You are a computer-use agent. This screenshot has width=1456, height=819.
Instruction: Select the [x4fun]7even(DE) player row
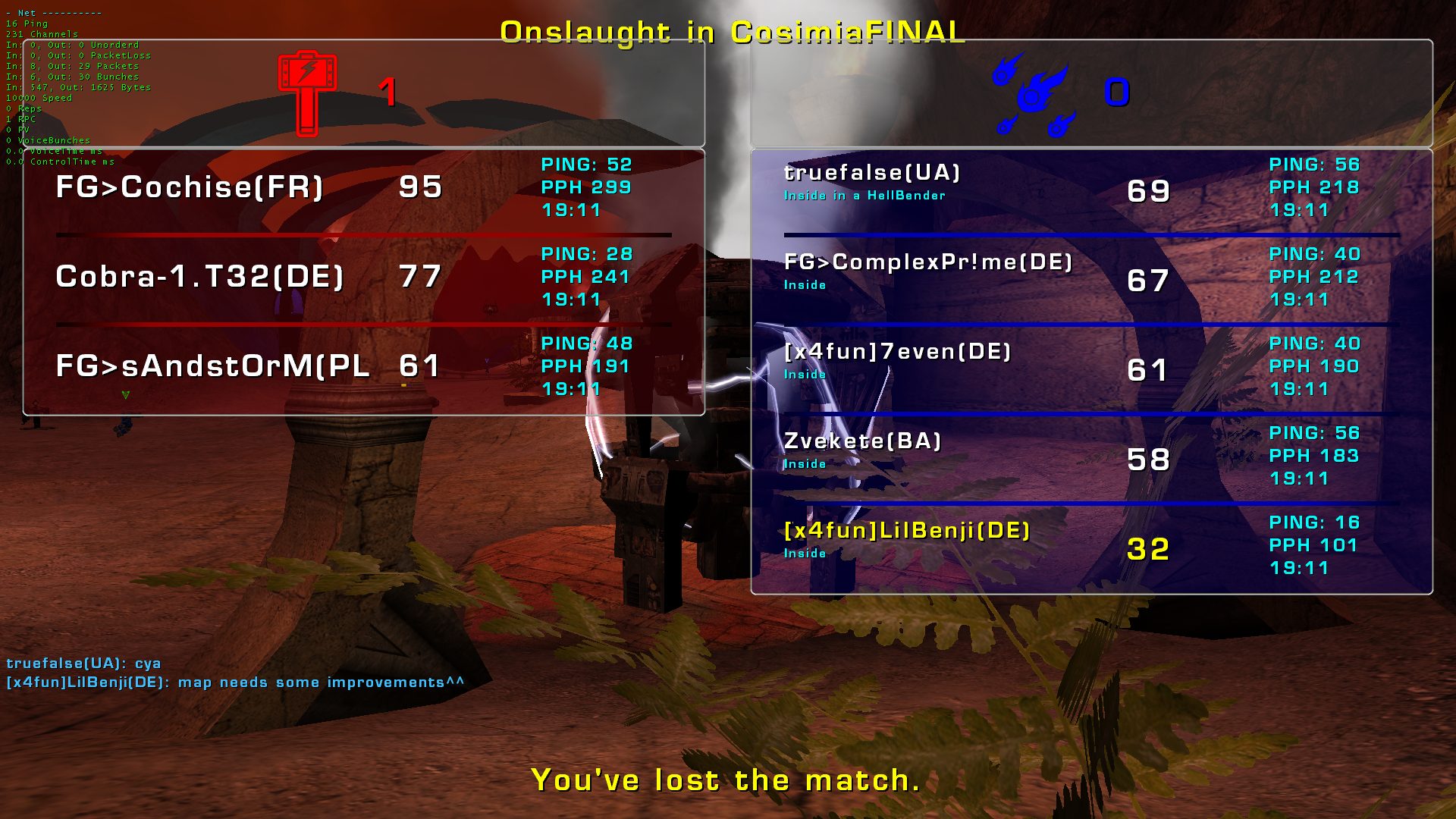[897, 353]
